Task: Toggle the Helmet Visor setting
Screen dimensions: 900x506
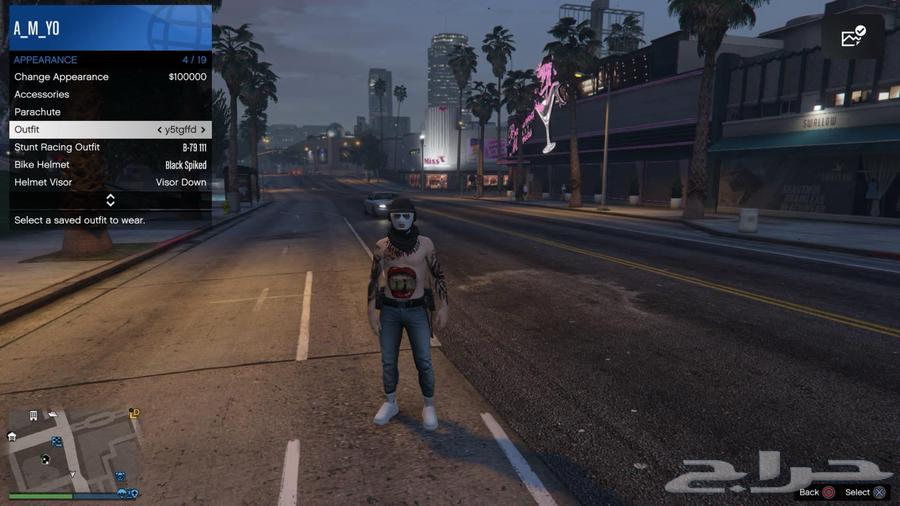Action: point(110,183)
